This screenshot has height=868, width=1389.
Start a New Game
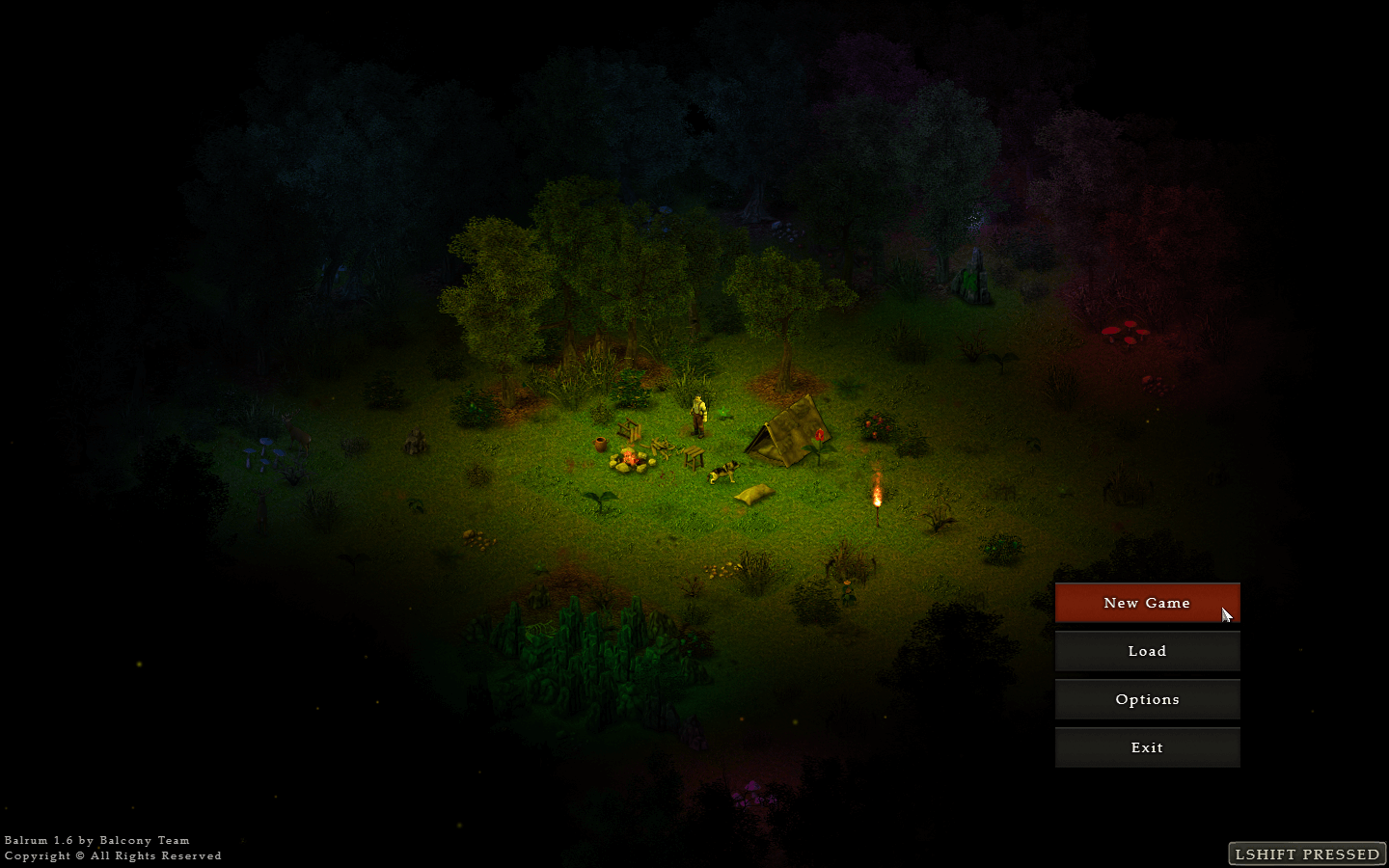coord(1147,603)
